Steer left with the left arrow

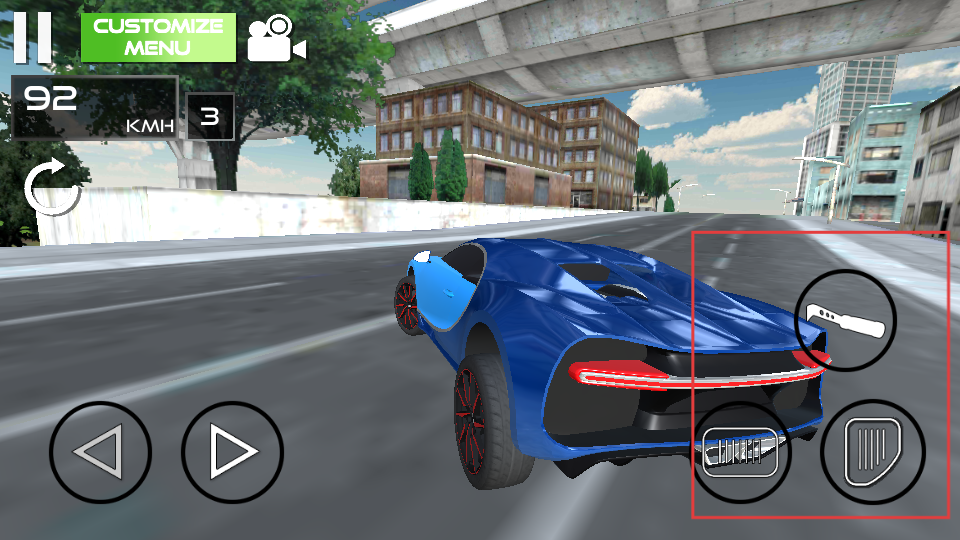coord(100,452)
